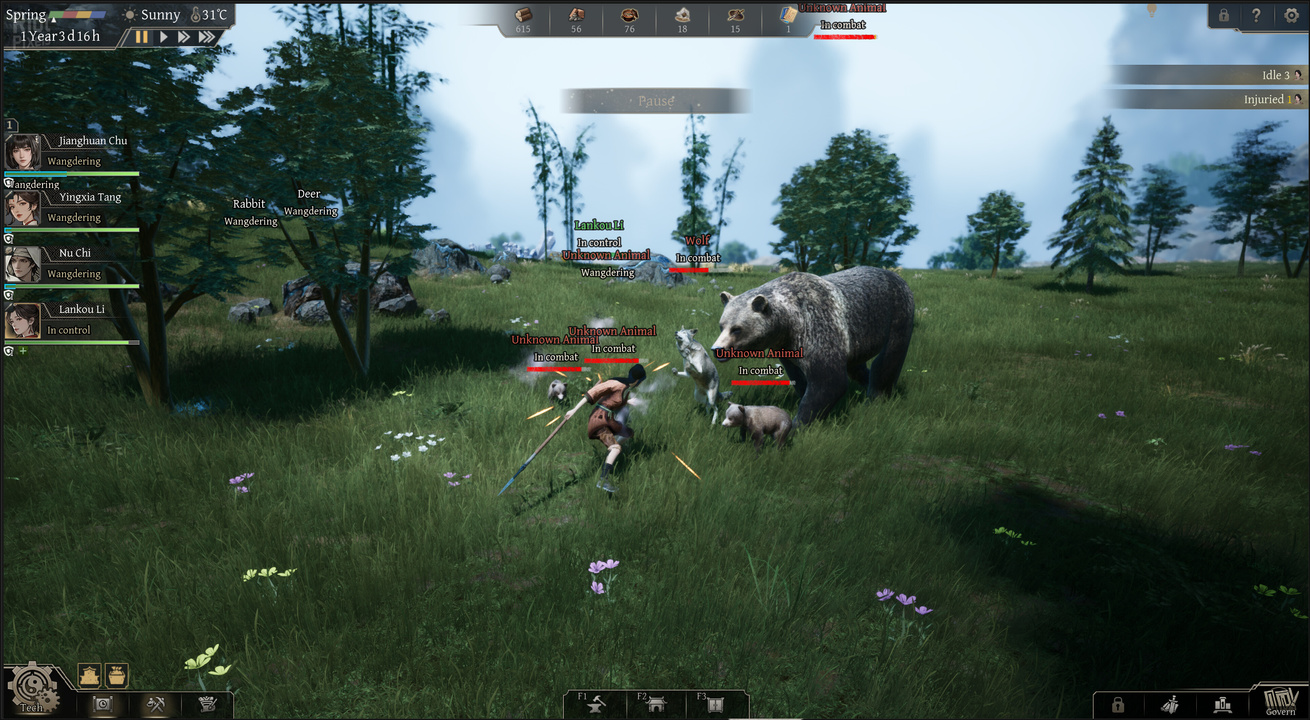The image size is (1310, 720).
Task: Select the building construction icon
Action: 89,676
